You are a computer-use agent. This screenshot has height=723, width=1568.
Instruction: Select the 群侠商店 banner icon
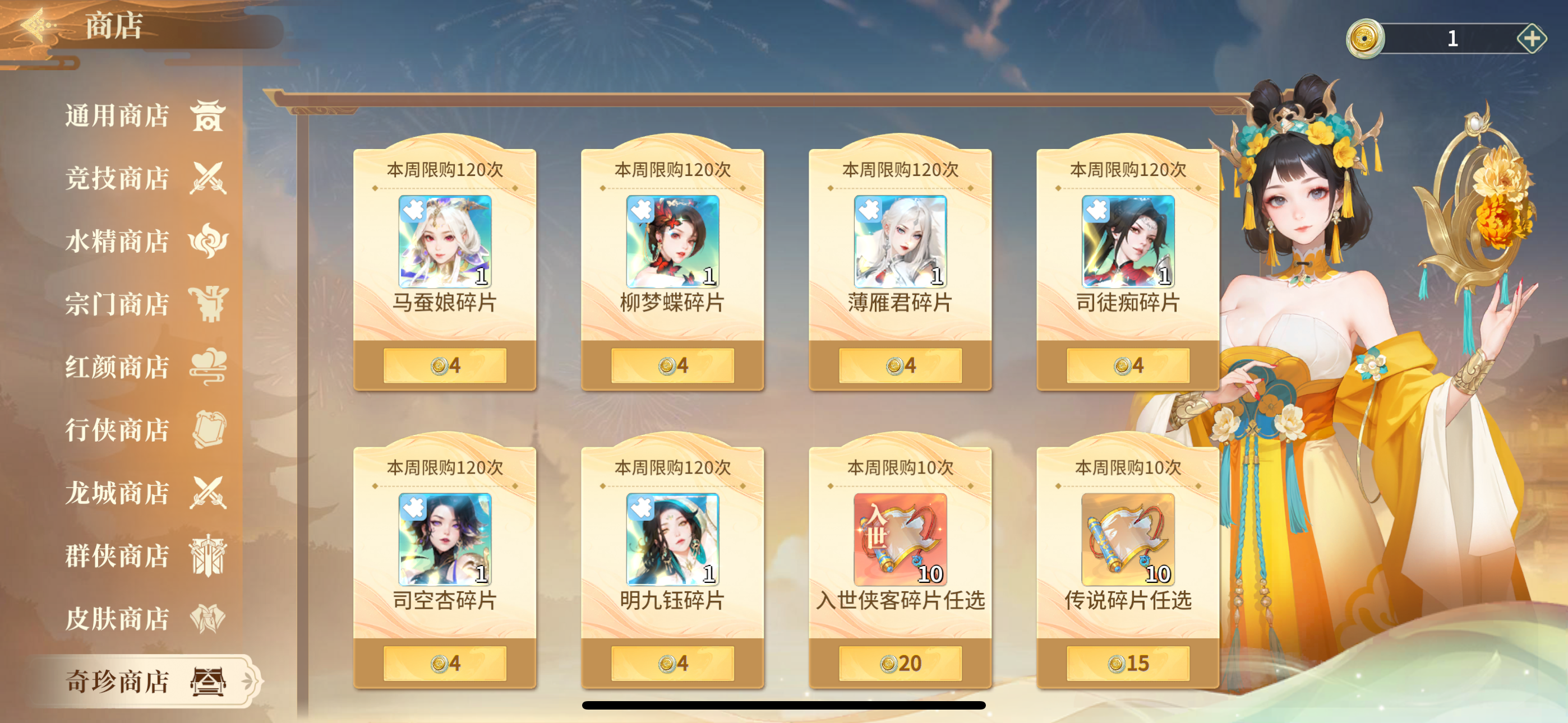click(x=209, y=555)
